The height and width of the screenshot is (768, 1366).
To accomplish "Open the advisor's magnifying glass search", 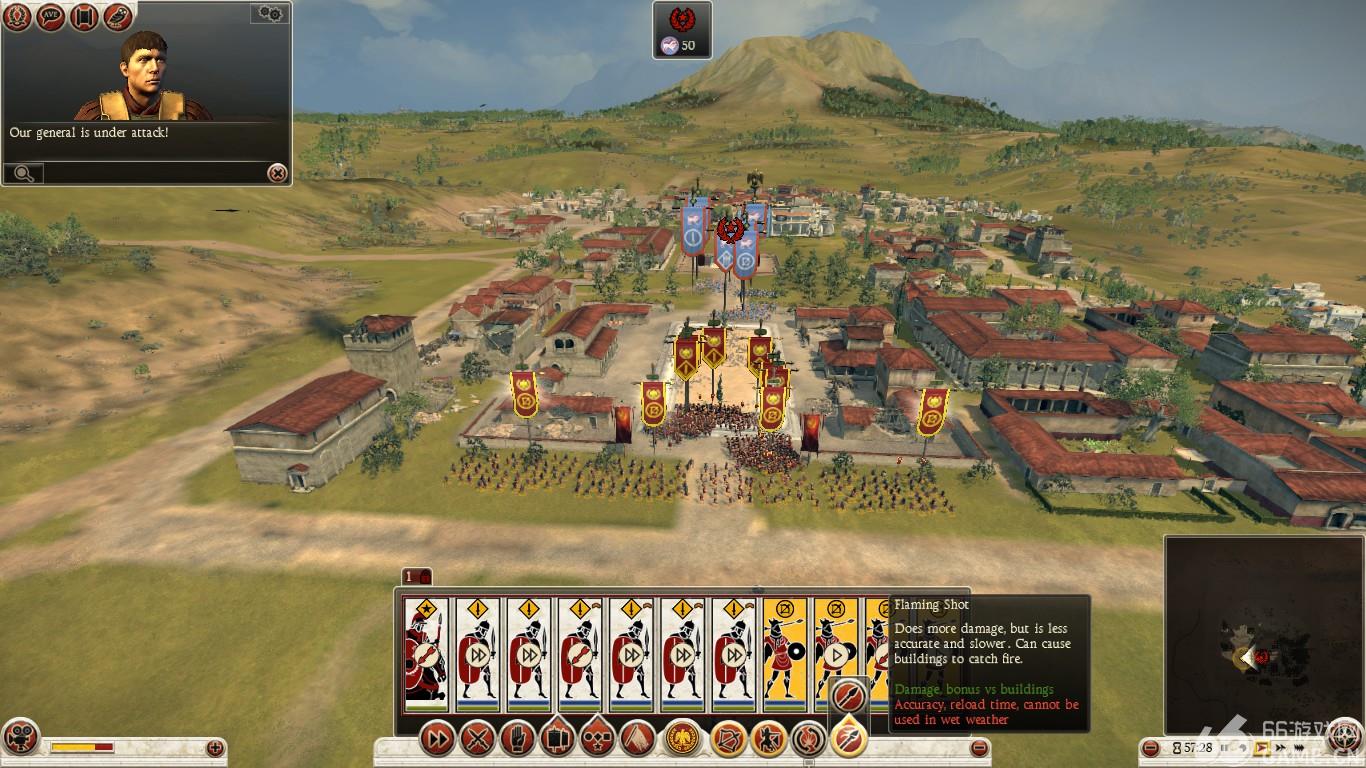I will click(23, 174).
